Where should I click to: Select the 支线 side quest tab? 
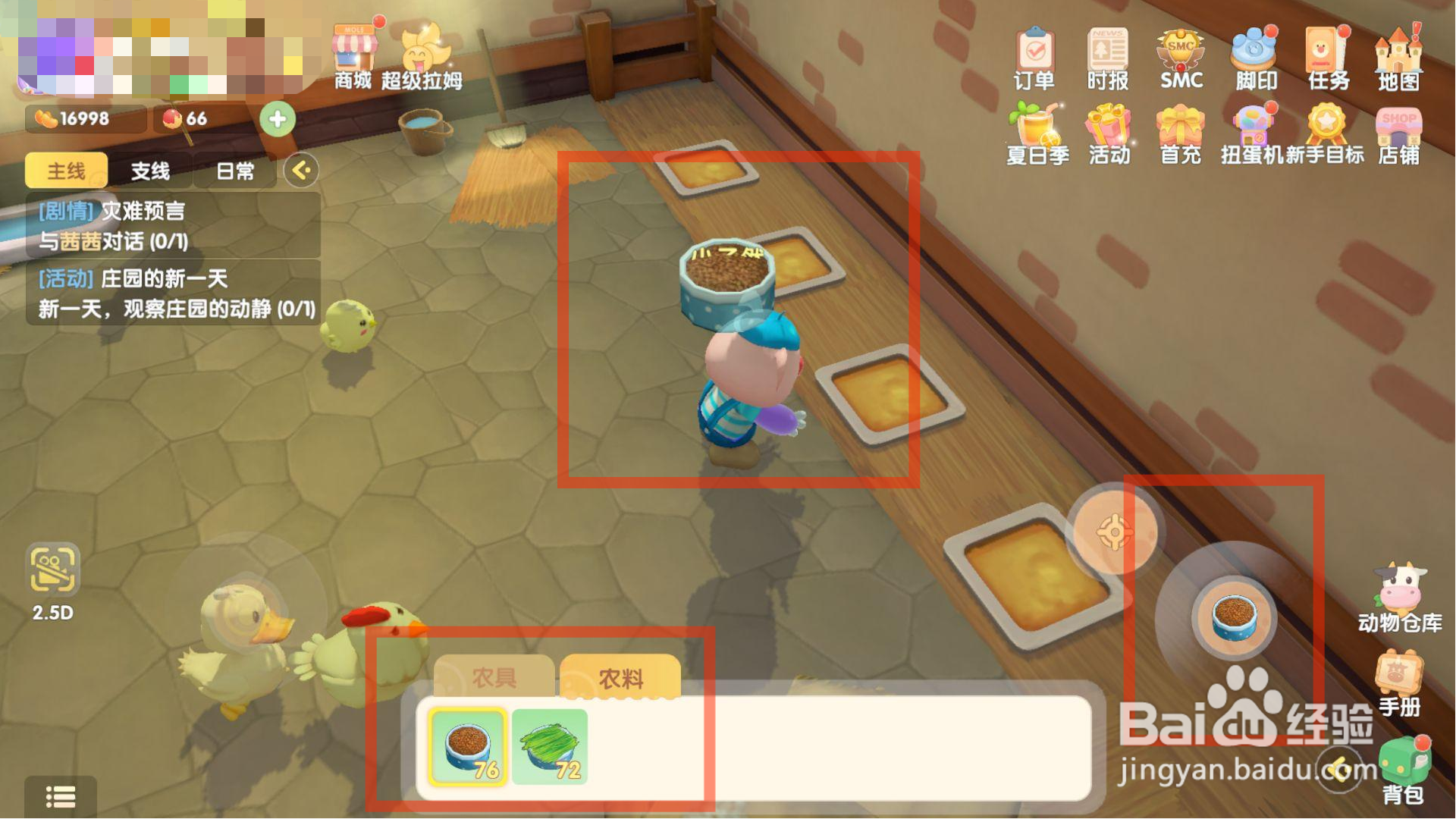click(151, 171)
